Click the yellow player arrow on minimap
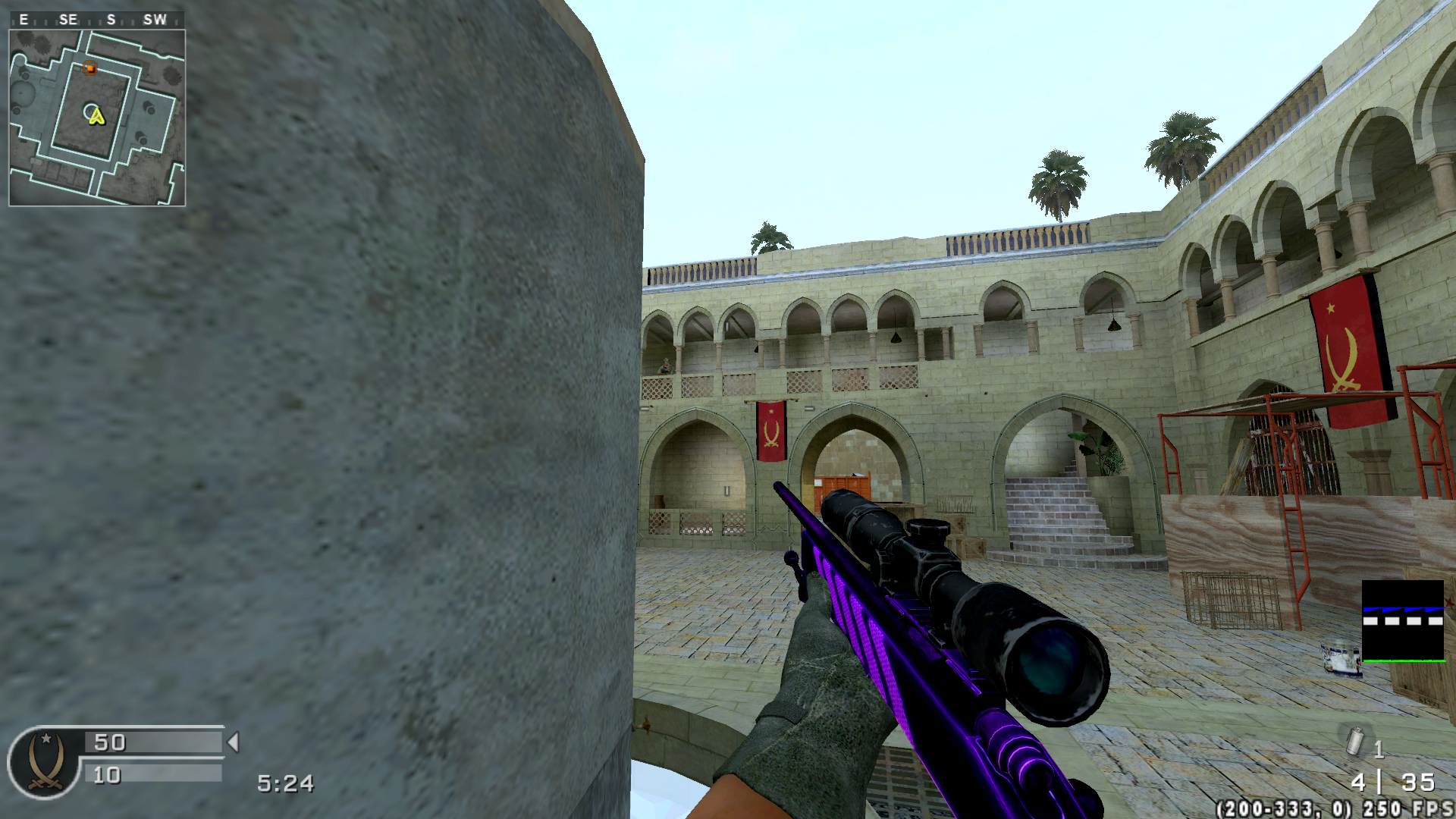This screenshot has height=819, width=1456. pos(96,115)
